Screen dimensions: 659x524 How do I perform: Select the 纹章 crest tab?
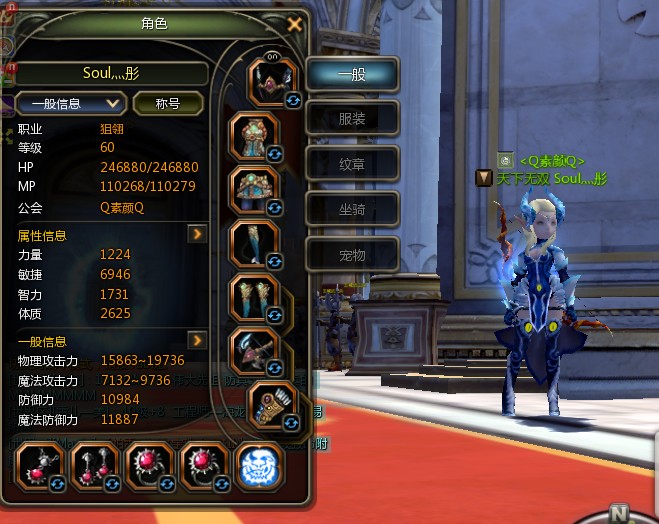(x=352, y=164)
